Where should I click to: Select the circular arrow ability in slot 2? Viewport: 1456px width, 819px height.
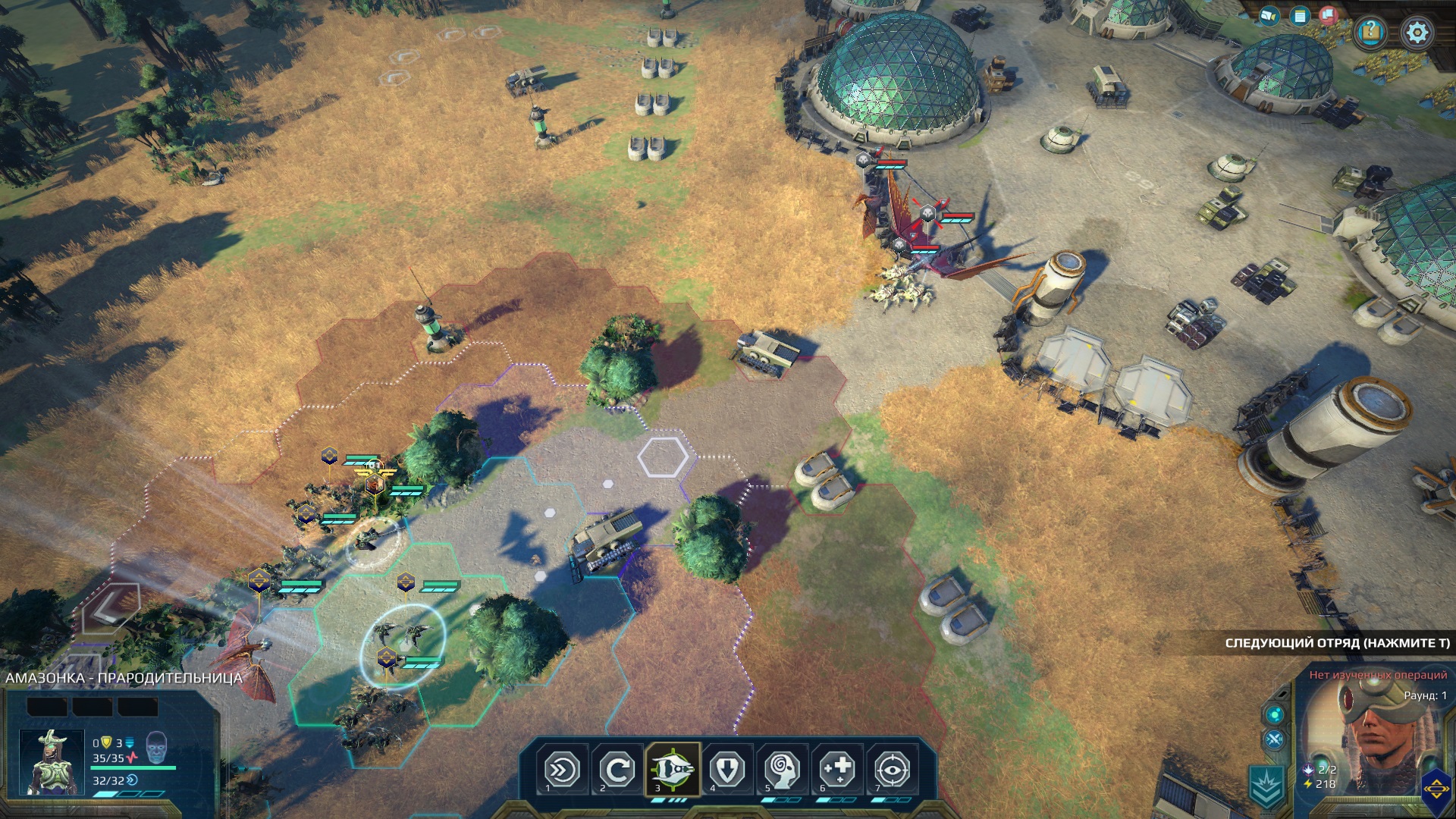pyautogui.click(x=617, y=770)
